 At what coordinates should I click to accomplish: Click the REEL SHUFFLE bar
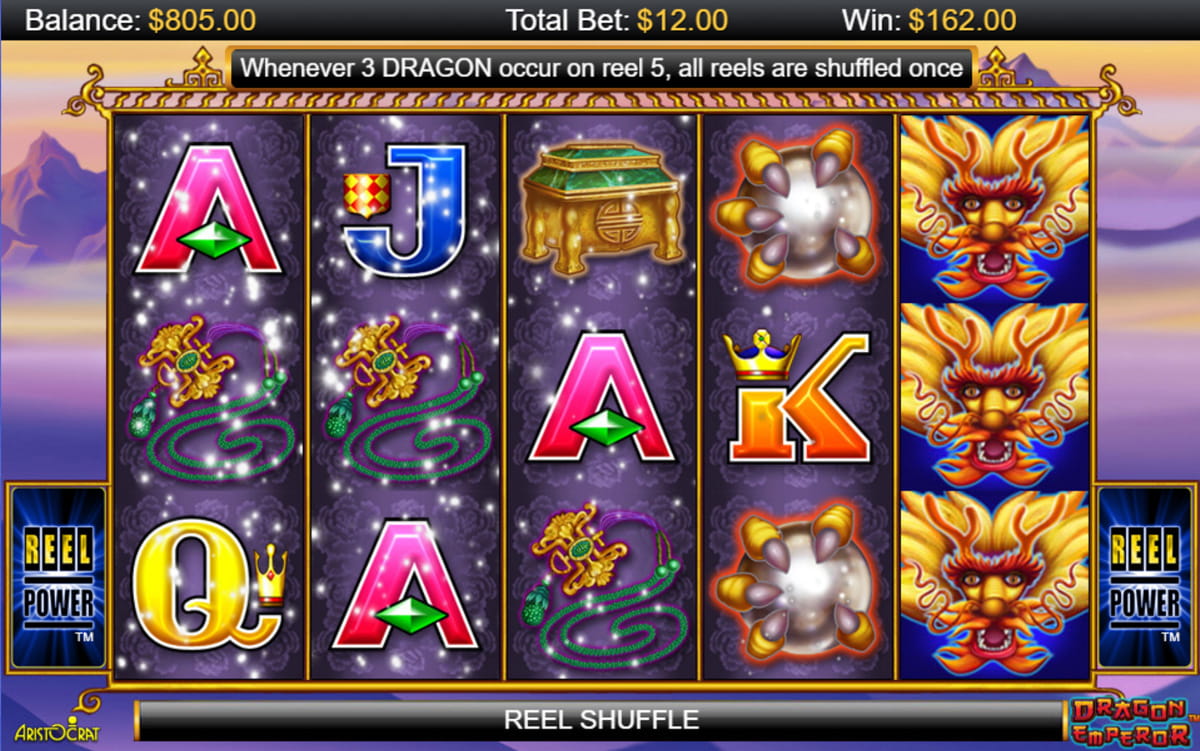600,720
